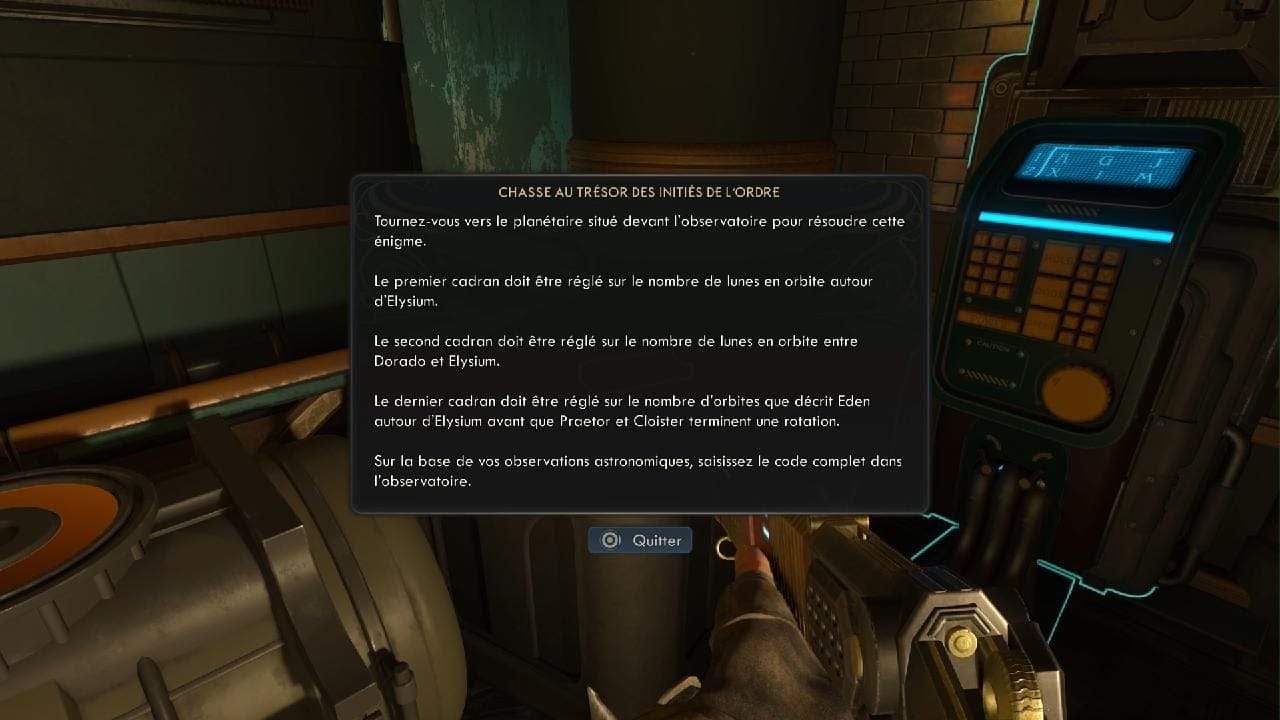1280x720 pixels.
Task: Select the CHASSE AU TRÉSOR title header
Action: tap(640, 191)
